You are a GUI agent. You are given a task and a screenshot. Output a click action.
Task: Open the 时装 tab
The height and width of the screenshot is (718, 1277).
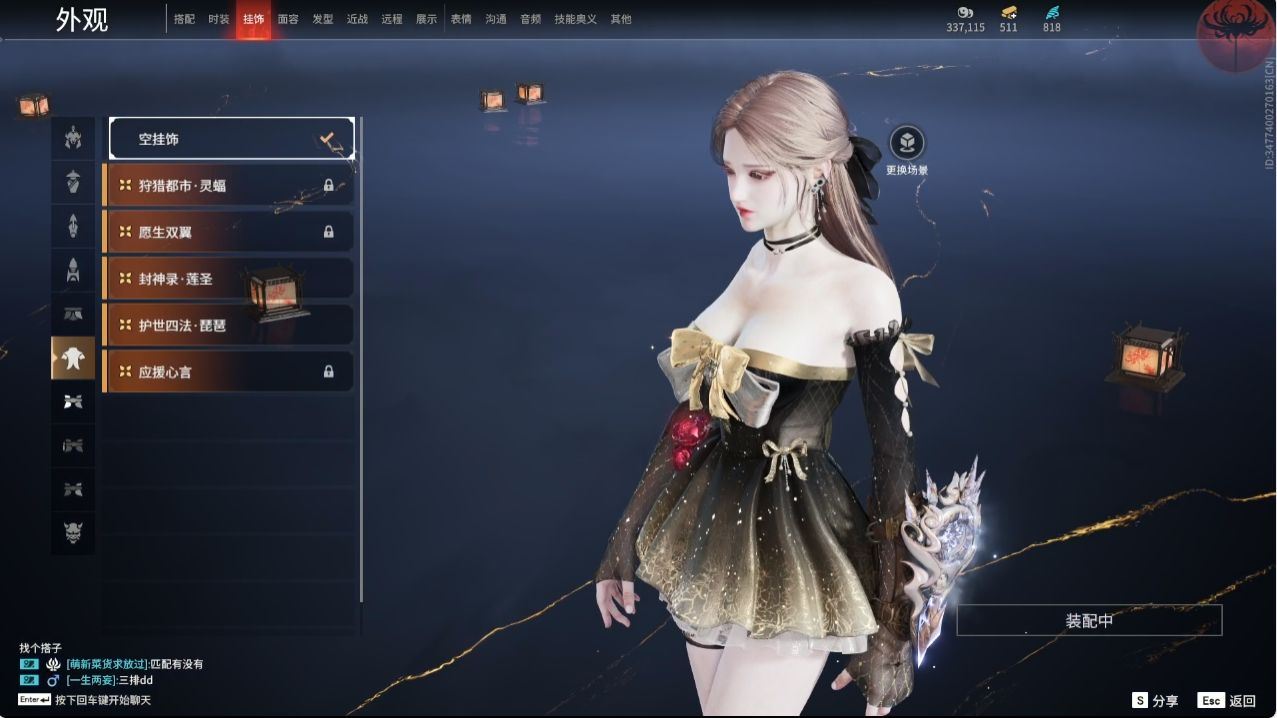pyautogui.click(x=219, y=19)
